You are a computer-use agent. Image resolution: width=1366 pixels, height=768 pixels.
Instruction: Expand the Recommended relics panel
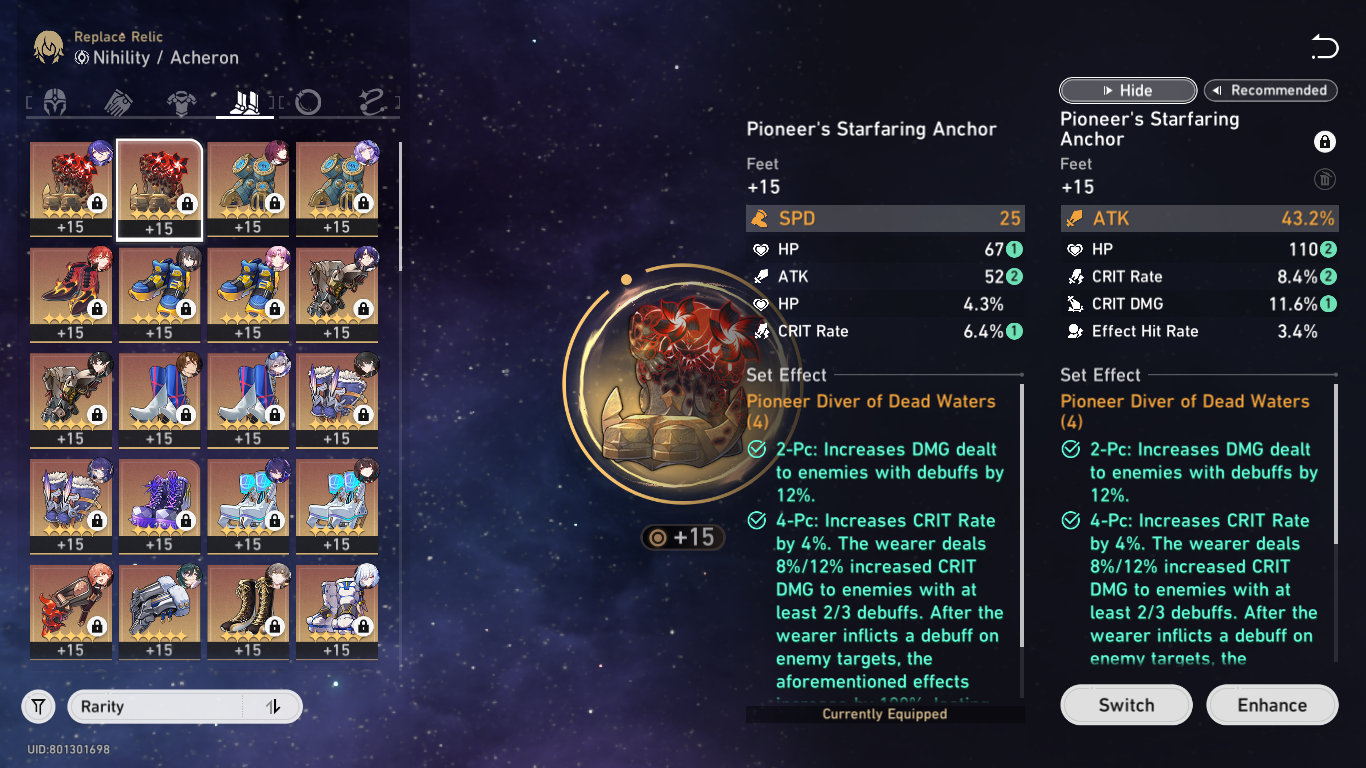1271,90
